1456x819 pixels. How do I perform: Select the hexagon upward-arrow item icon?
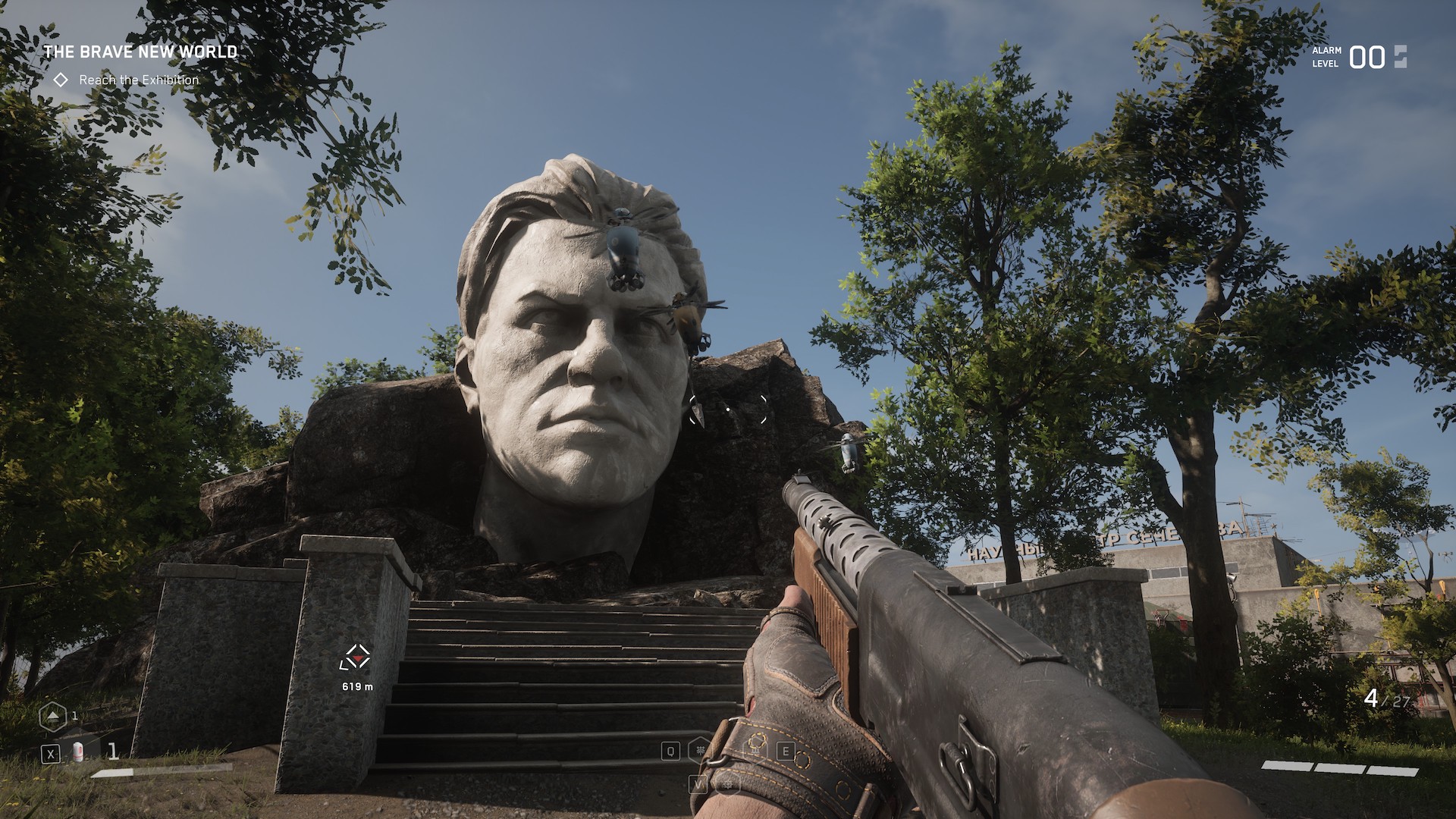coord(53,716)
